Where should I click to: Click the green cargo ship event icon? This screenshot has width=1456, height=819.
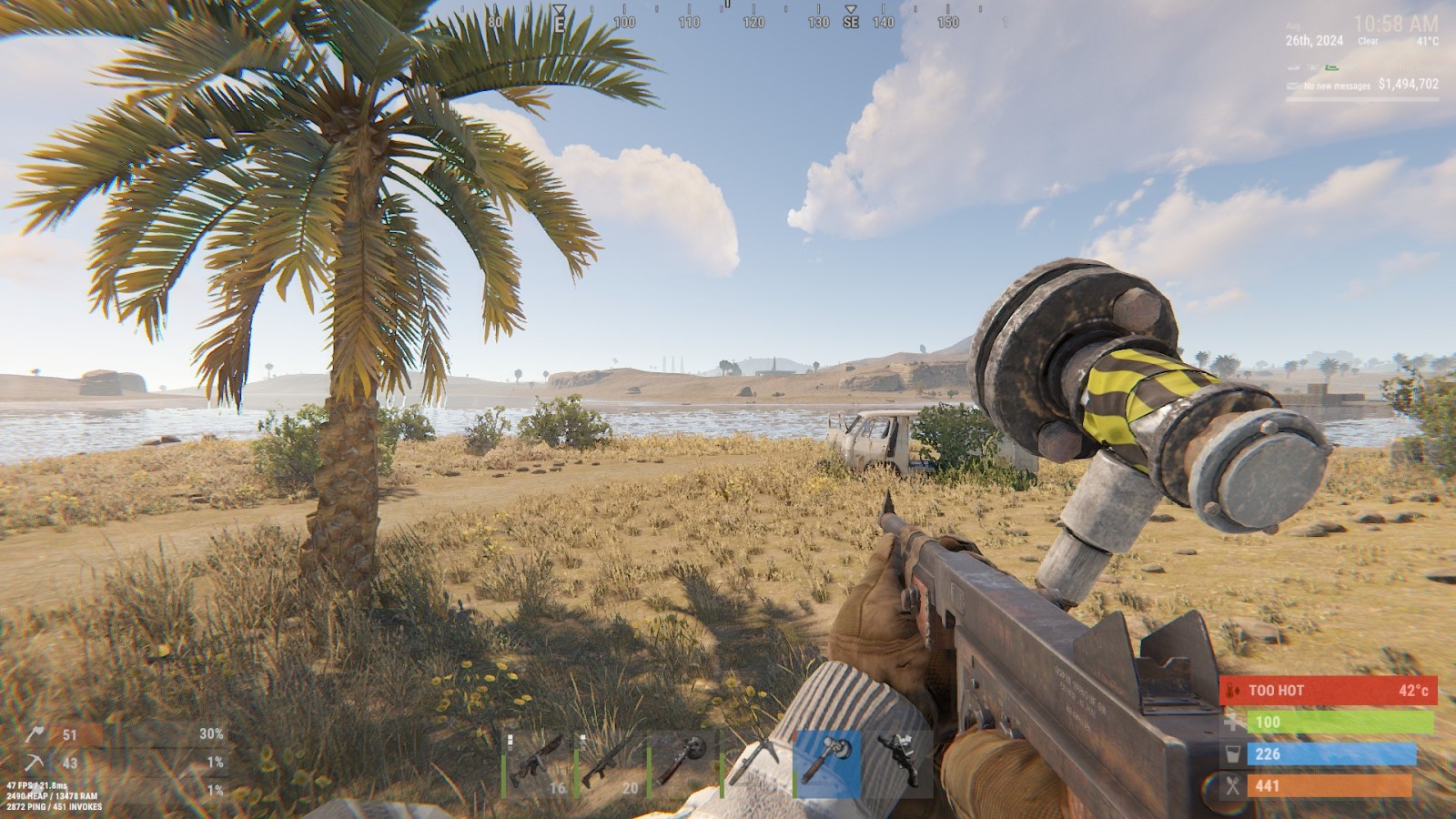pyautogui.click(x=1332, y=67)
